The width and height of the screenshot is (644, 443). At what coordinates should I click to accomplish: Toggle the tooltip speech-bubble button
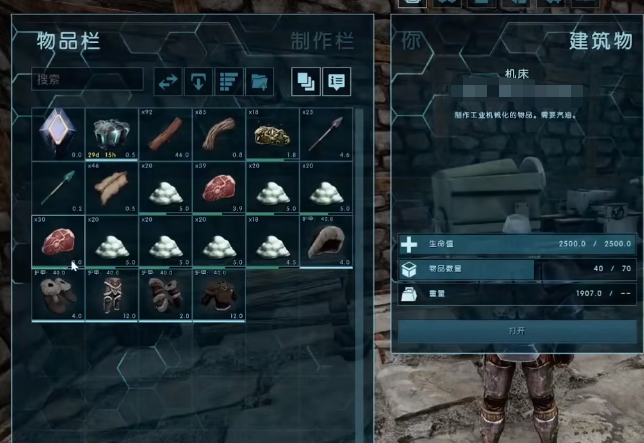[336, 80]
